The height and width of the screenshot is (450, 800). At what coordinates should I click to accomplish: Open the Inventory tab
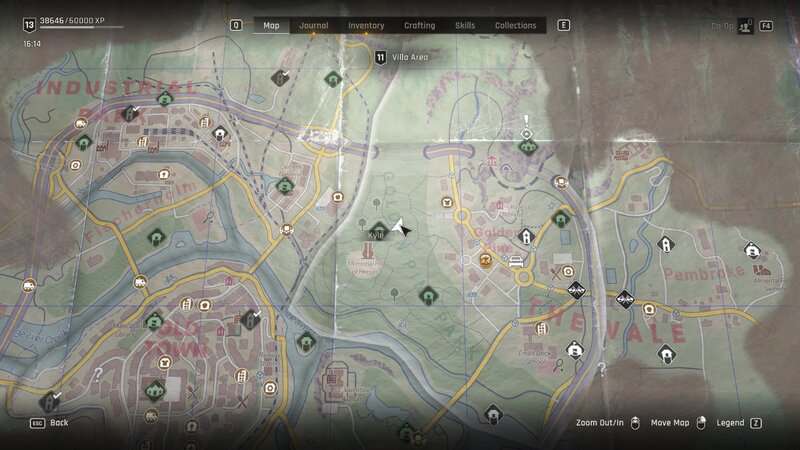click(366, 25)
